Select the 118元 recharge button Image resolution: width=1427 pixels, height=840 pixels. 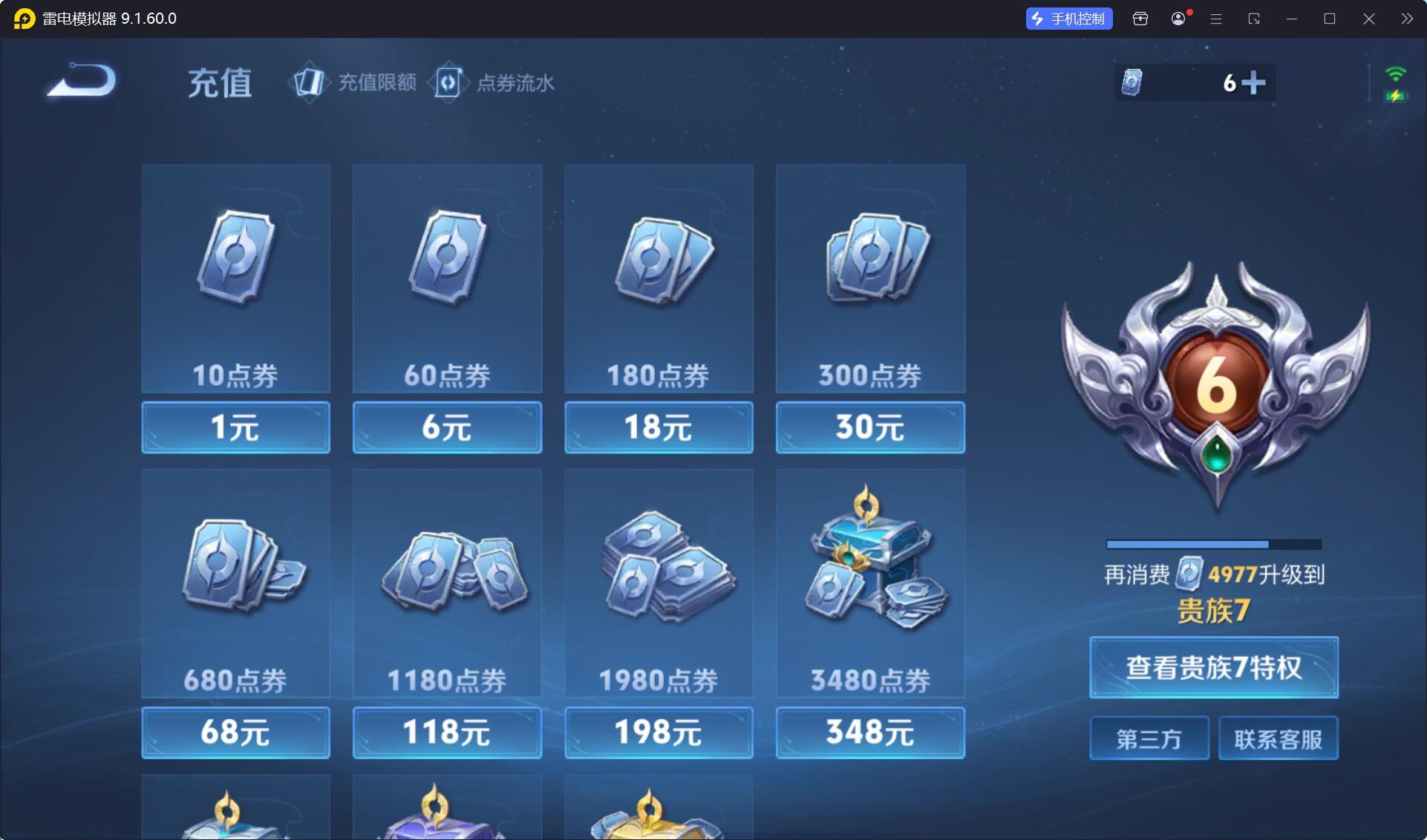click(447, 732)
